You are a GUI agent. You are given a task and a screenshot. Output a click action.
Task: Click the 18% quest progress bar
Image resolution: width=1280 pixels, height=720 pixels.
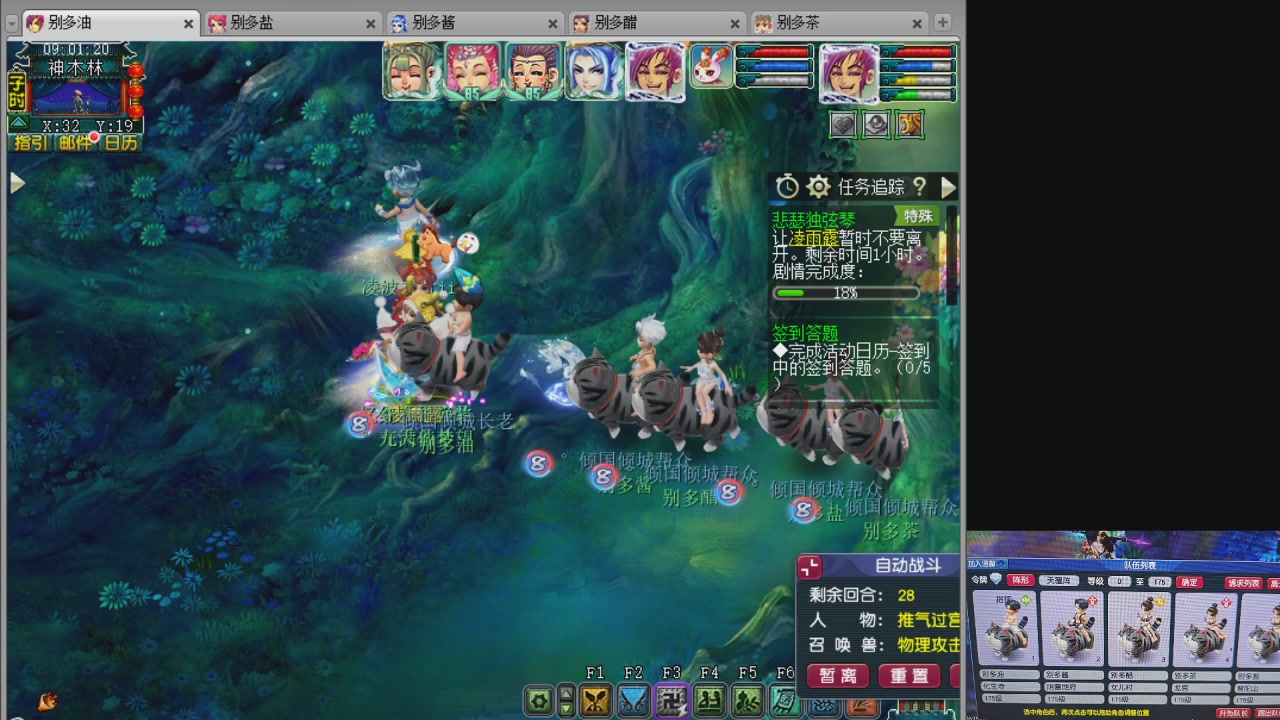845,293
